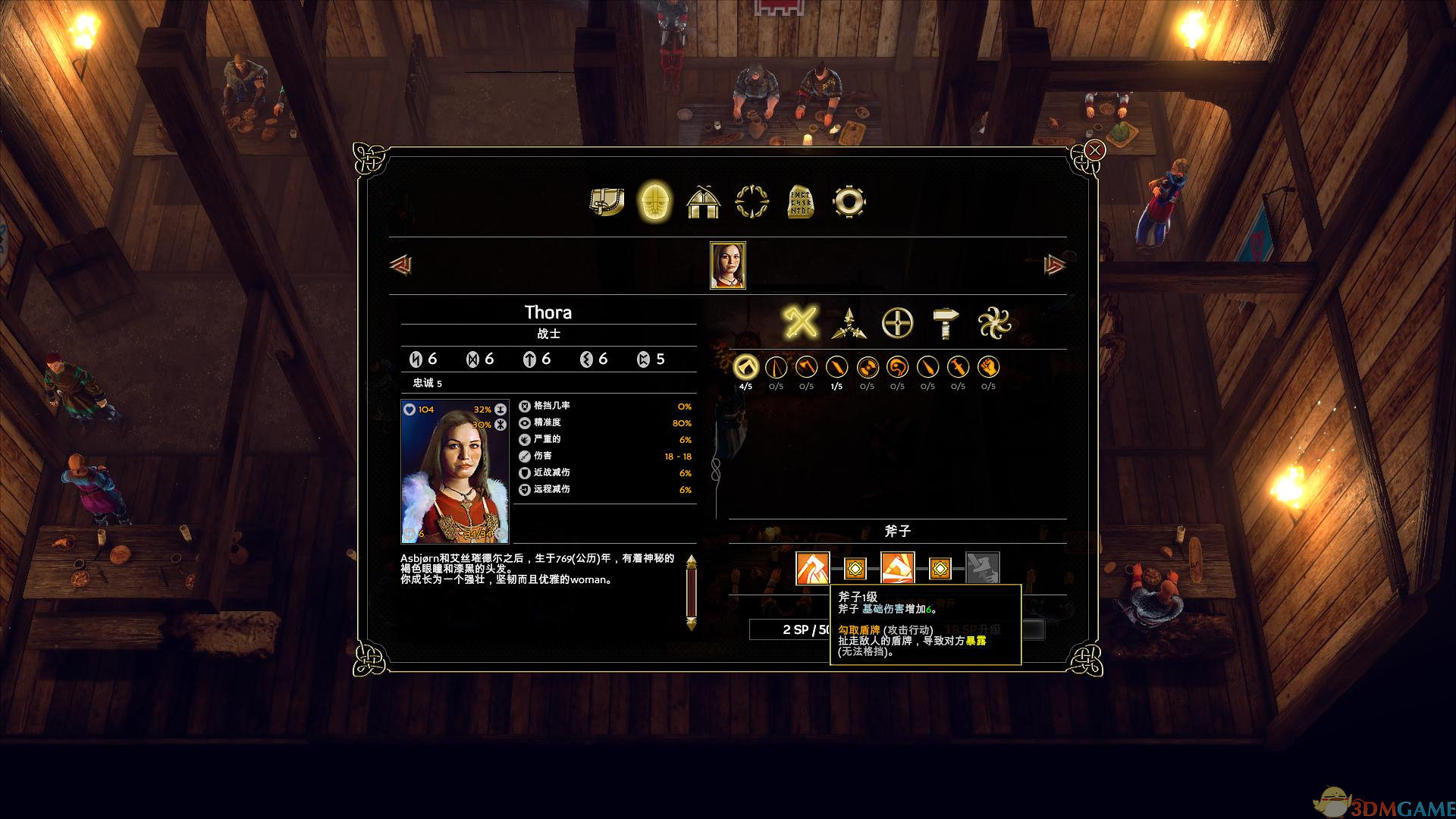This screenshot has width=1456, height=819.
Task: Close the character panel with the X button
Action: coord(1094,151)
